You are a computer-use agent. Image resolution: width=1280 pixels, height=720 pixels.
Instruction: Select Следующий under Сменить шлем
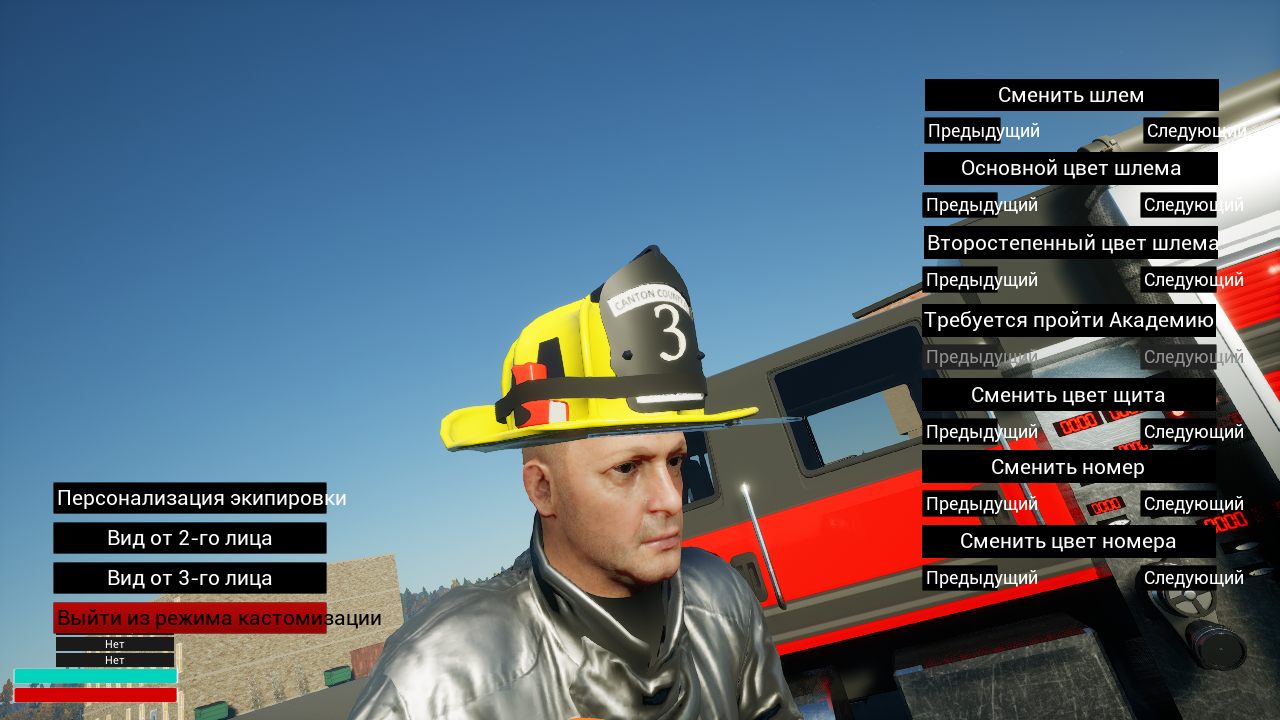pyautogui.click(x=1181, y=131)
